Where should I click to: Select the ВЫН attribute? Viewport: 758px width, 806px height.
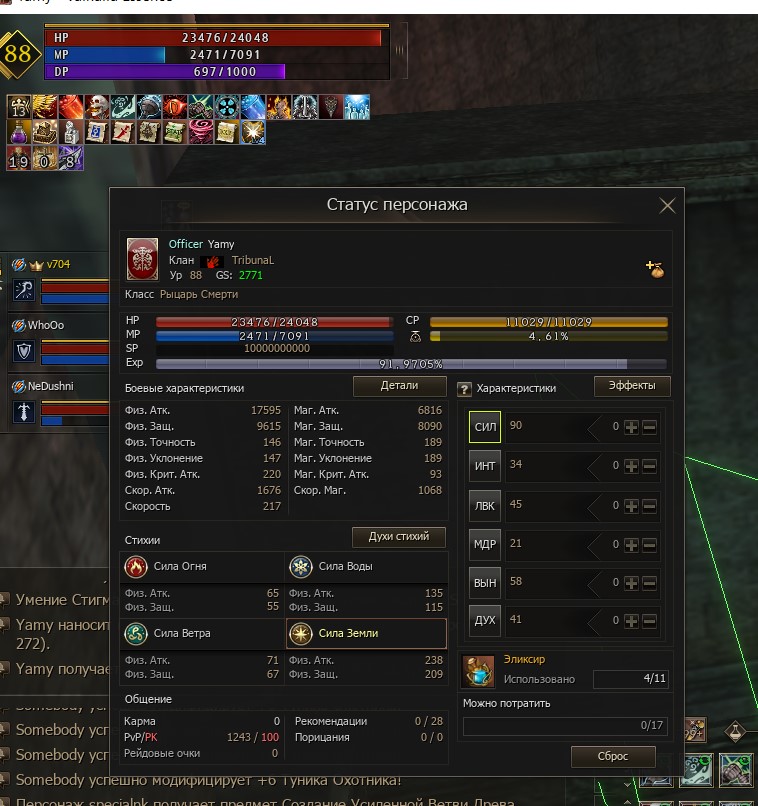coord(485,582)
